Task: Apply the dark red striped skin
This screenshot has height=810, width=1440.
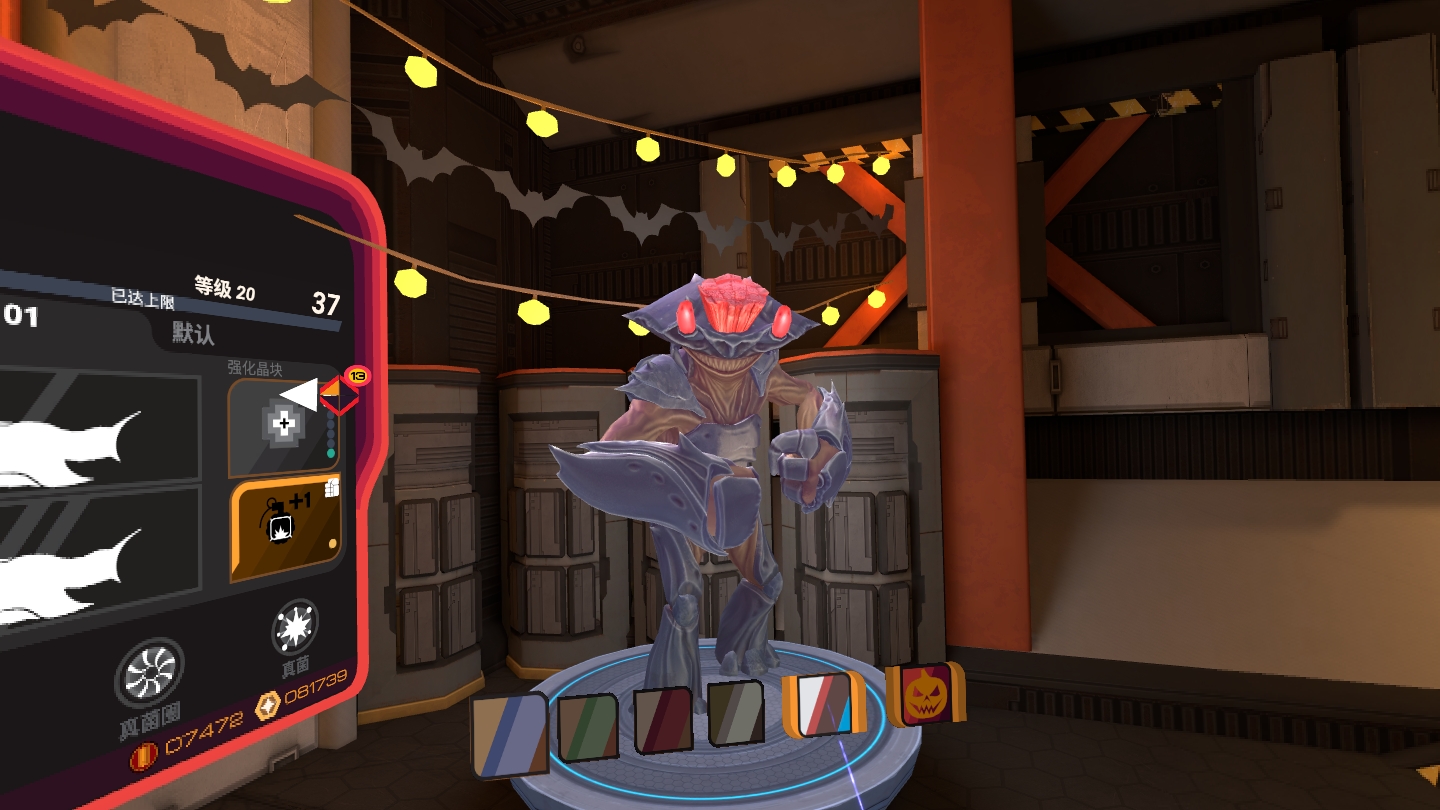Action: pyautogui.click(x=663, y=719)
